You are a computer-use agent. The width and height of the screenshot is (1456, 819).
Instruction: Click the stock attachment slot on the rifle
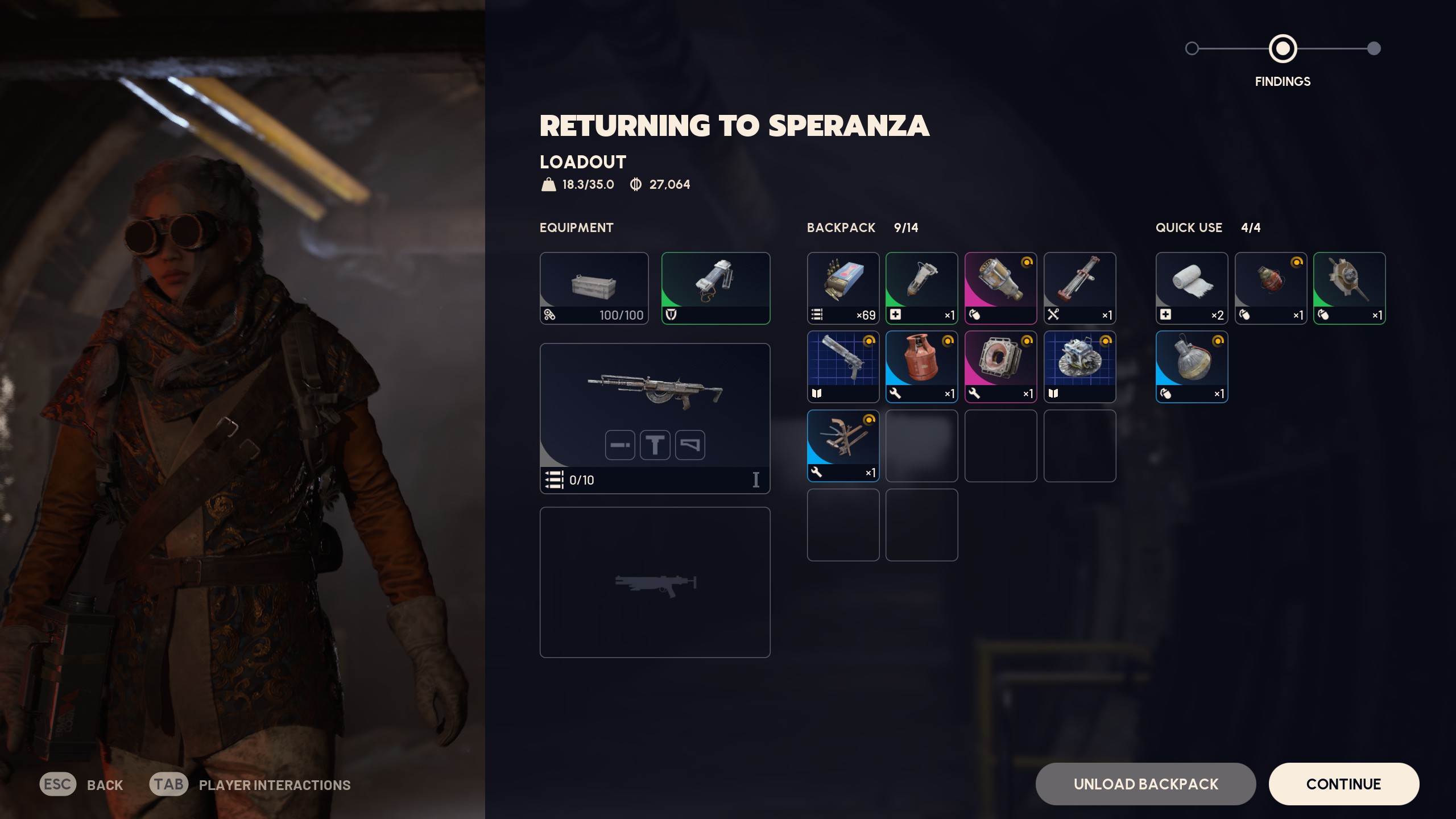coord(689,445)
